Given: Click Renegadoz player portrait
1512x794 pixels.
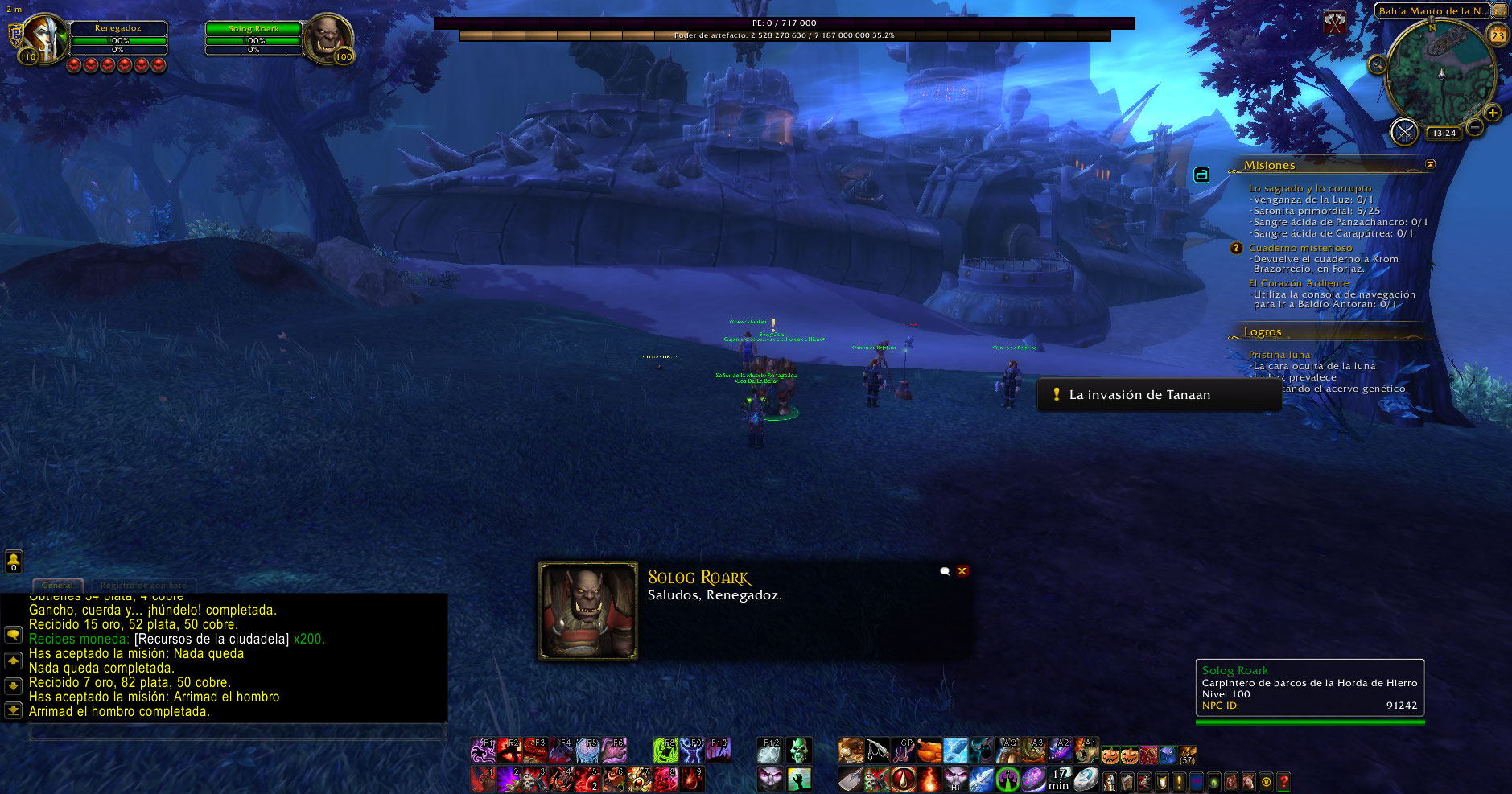Looking at the screenshot, I should [x=43, y=37].
